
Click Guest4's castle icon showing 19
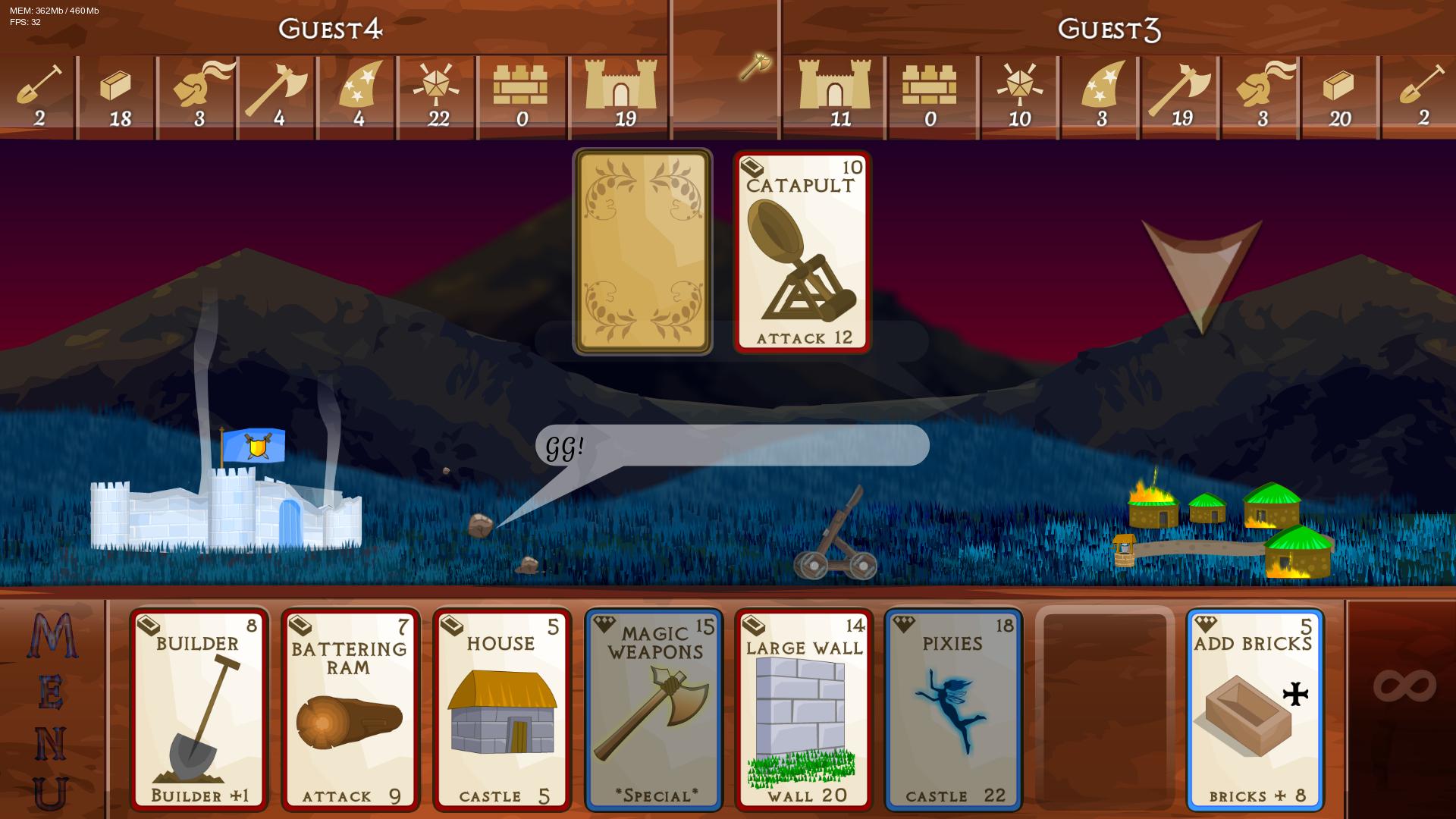(622, 87)
